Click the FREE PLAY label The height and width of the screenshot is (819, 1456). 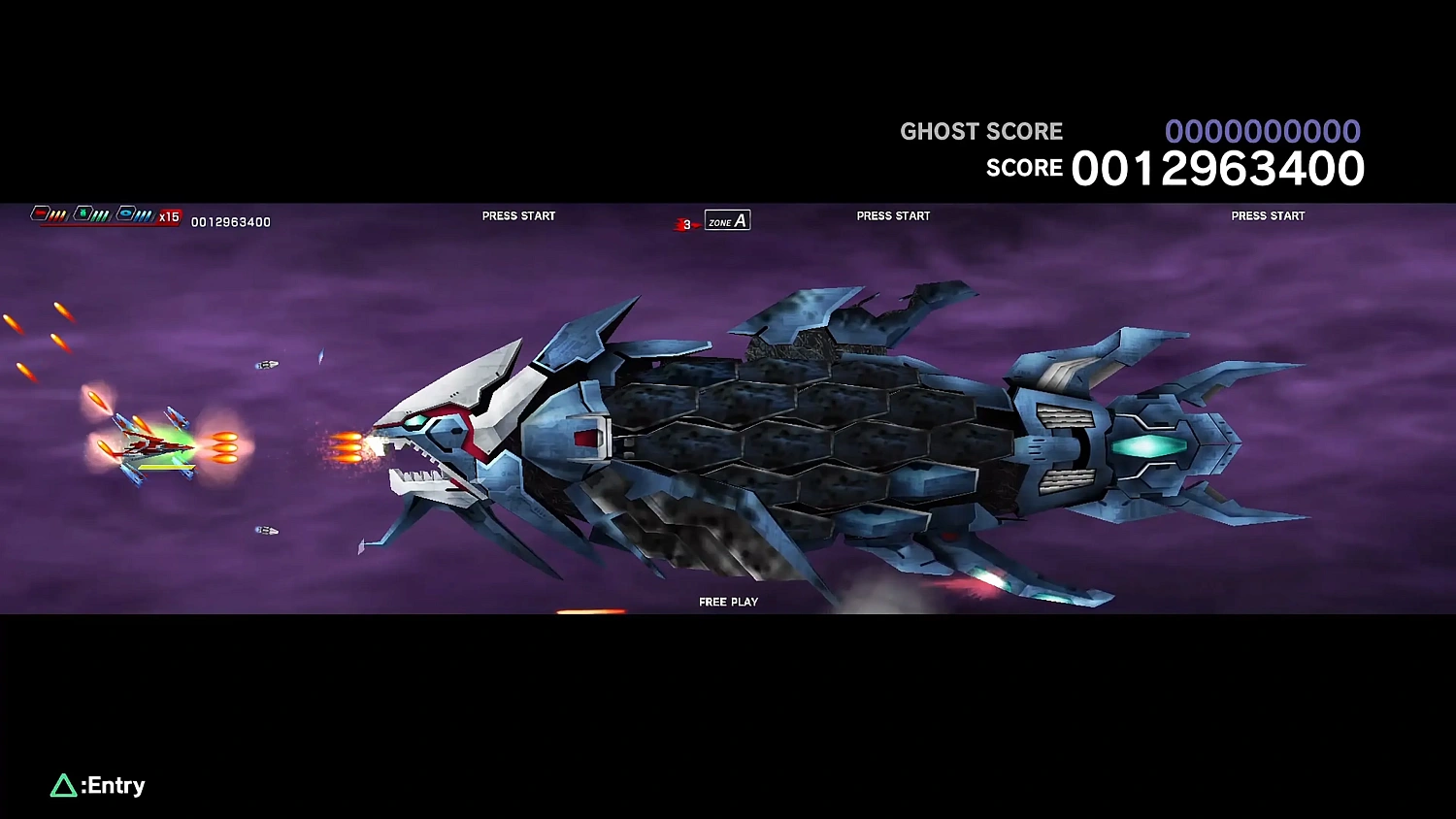(x=728, y=602)
